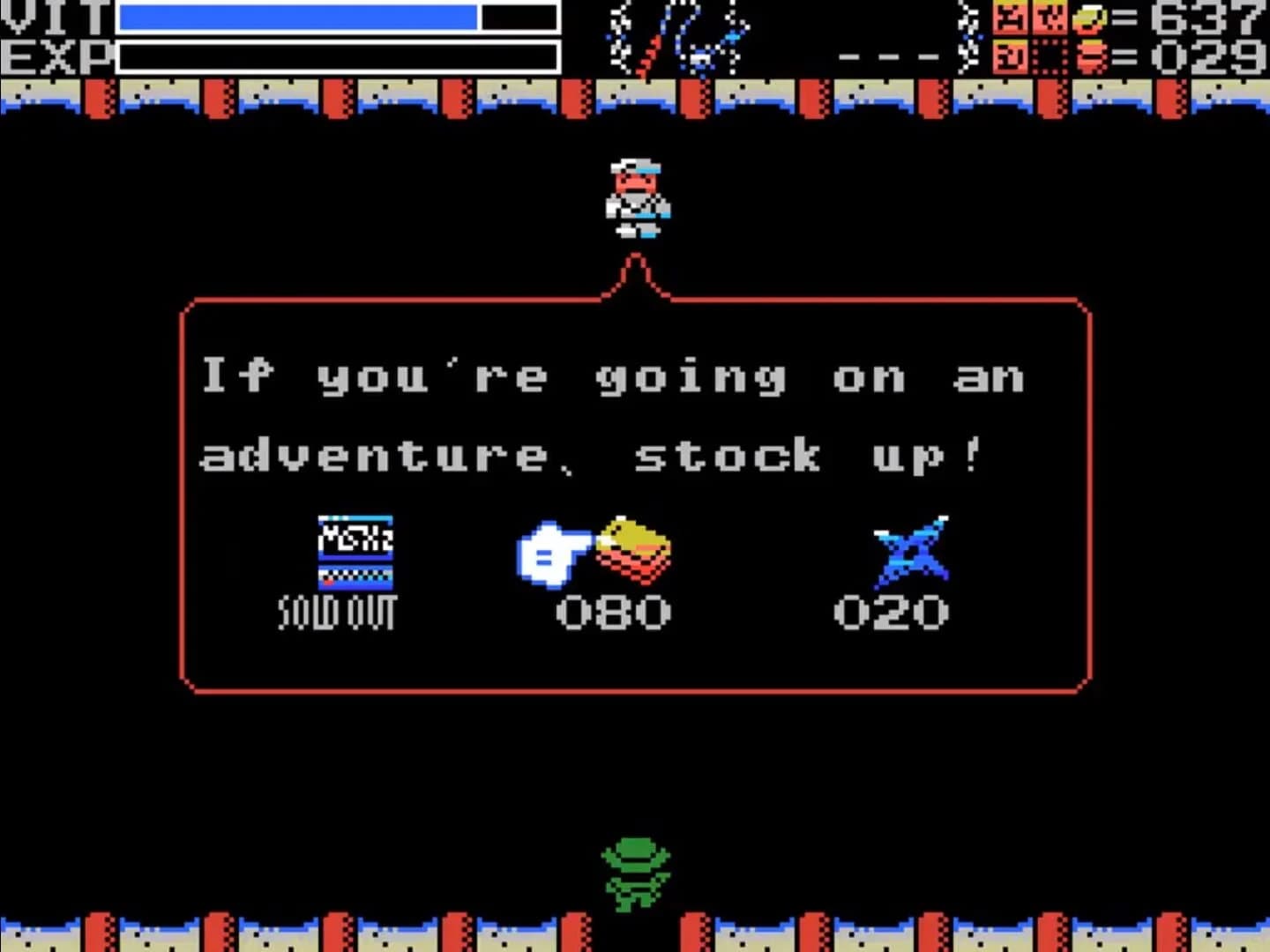Image resolution: width=1270 pixels, height=952 pixels.
Task: Click the EXP label in the status bar
Action: 53,55
